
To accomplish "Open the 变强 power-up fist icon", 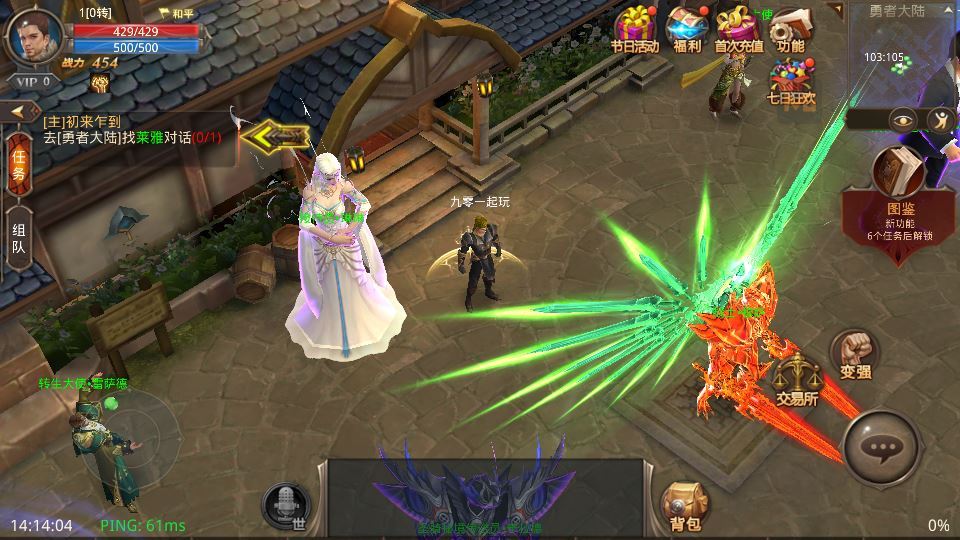I will coord(855,352).
